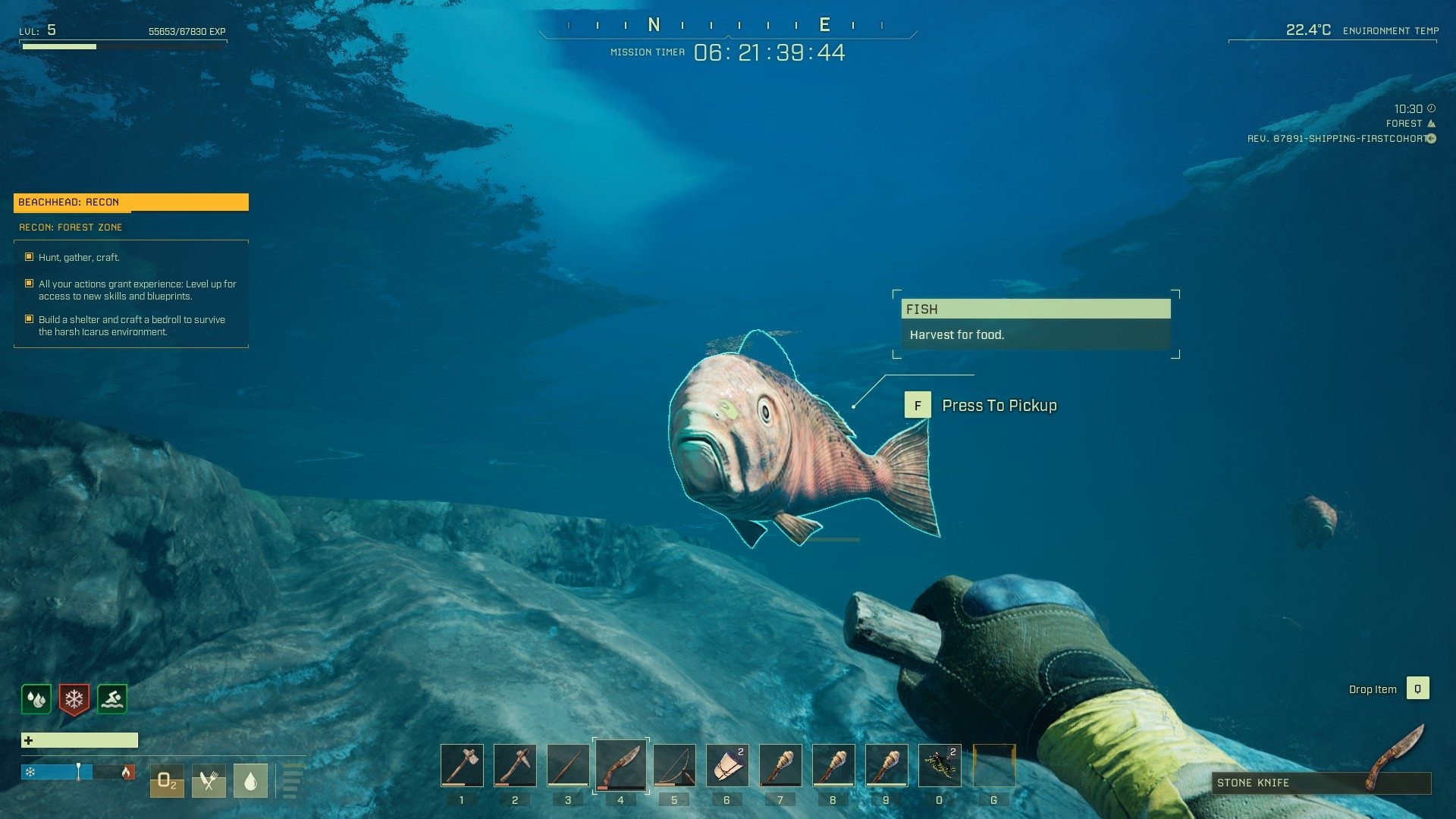
Task: Open the Beachhead: Recon mission tracker
Action: tap(130, 202)
